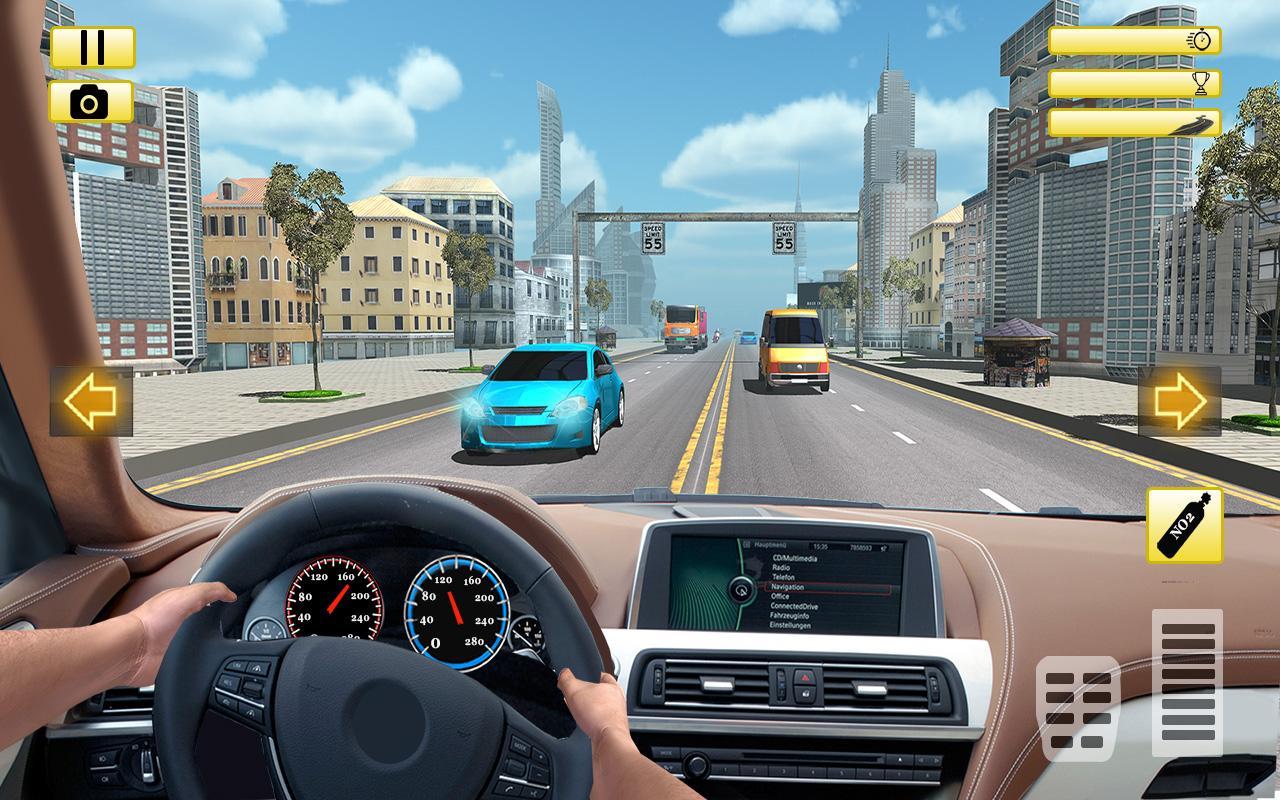Open Telefon from the Hauptmenü list
The height and width of the screenshot is (800, 1280).
click(x=783, y=577)
